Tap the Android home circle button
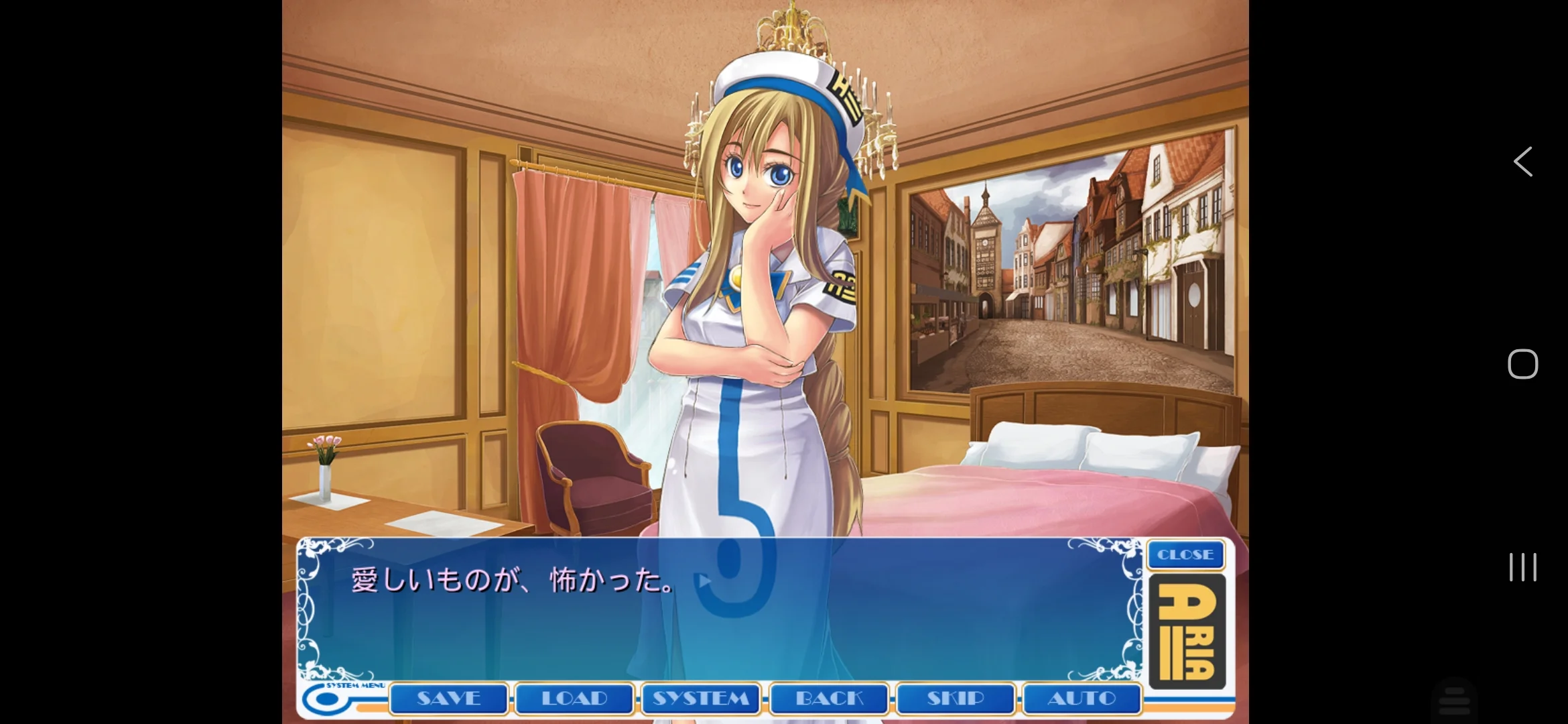 [1523, 364]
